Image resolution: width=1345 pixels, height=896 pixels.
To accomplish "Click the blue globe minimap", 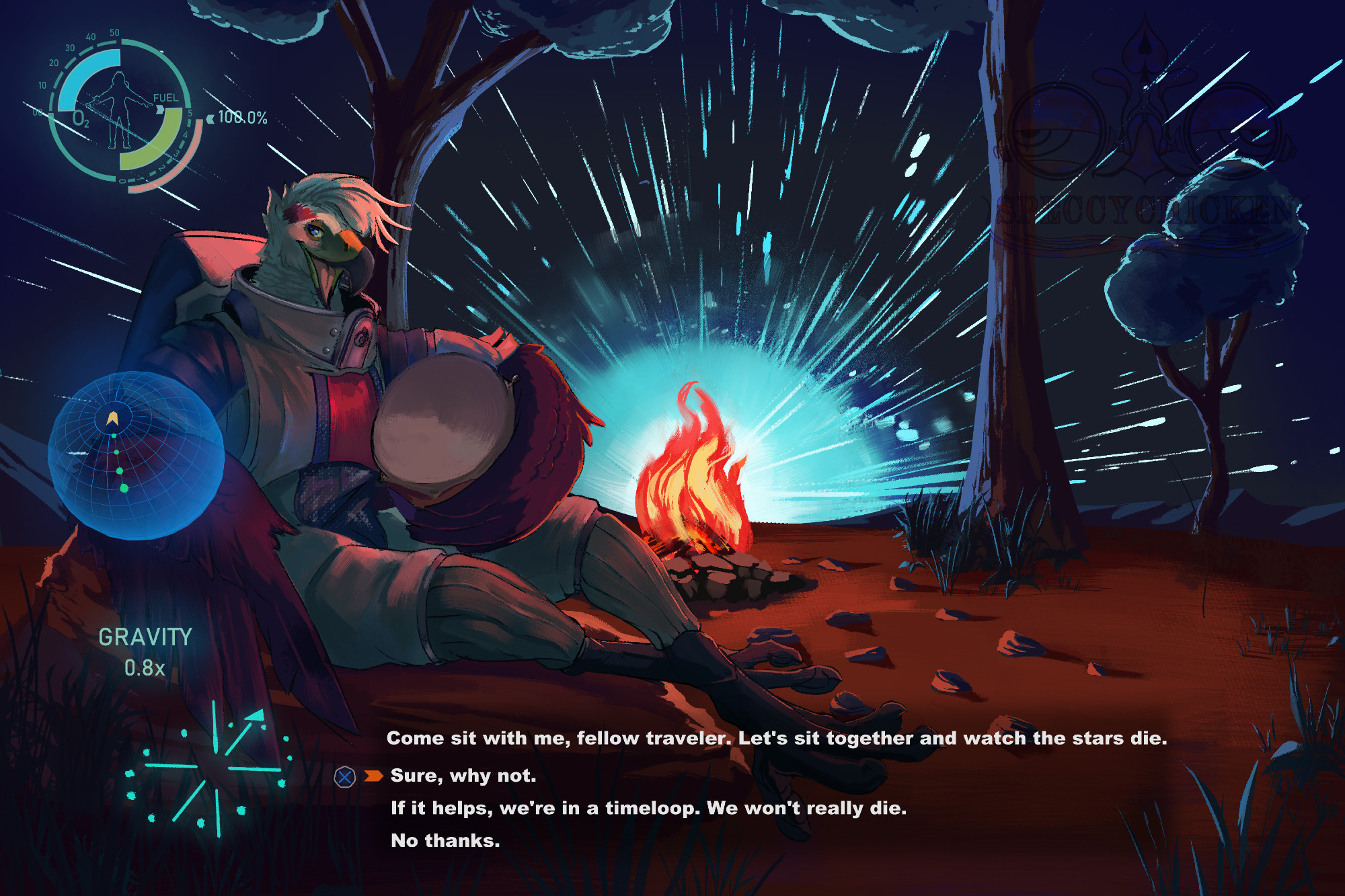I will (x=135, y=455).
